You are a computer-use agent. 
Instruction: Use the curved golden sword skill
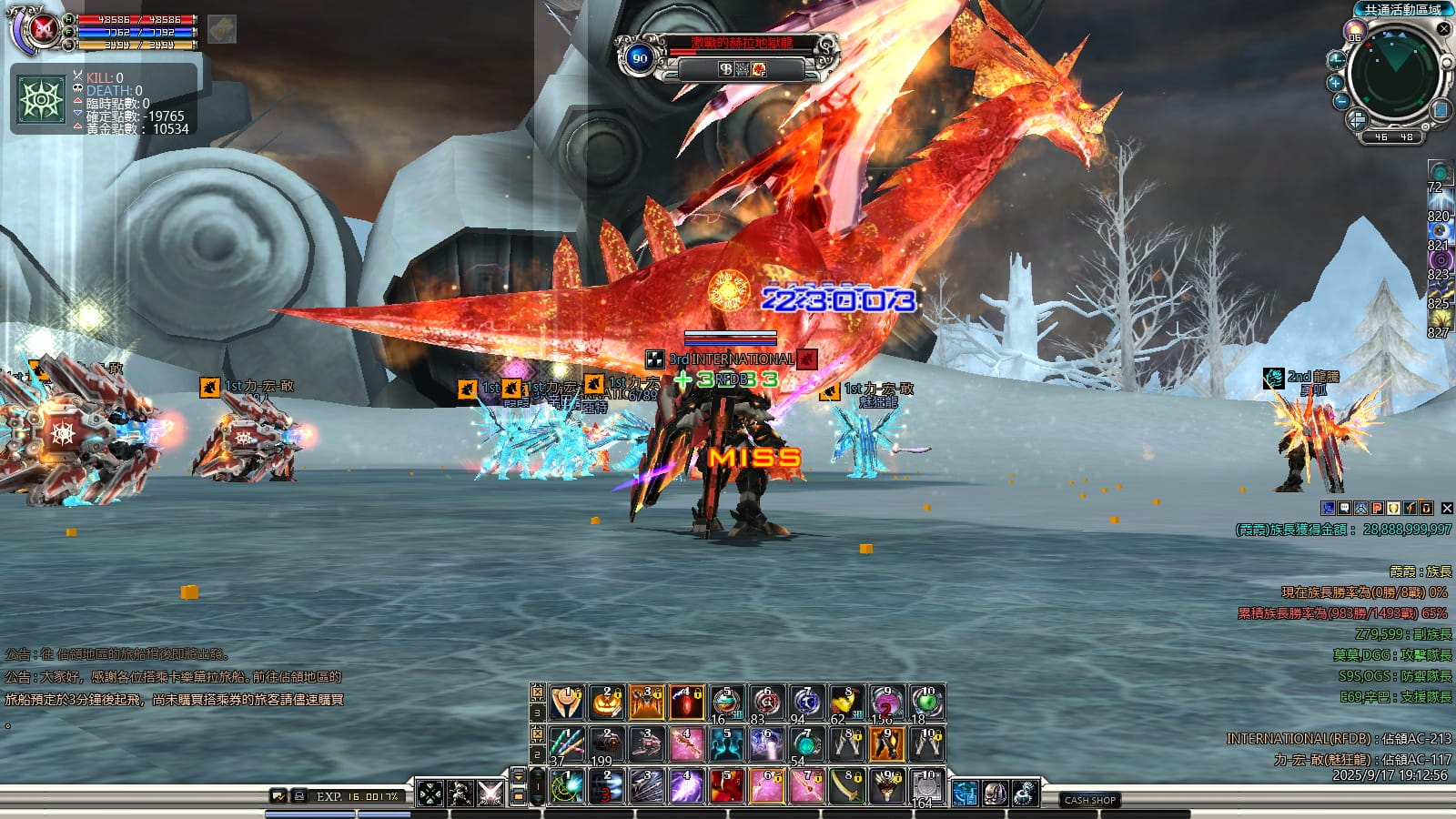click(847, 786)
